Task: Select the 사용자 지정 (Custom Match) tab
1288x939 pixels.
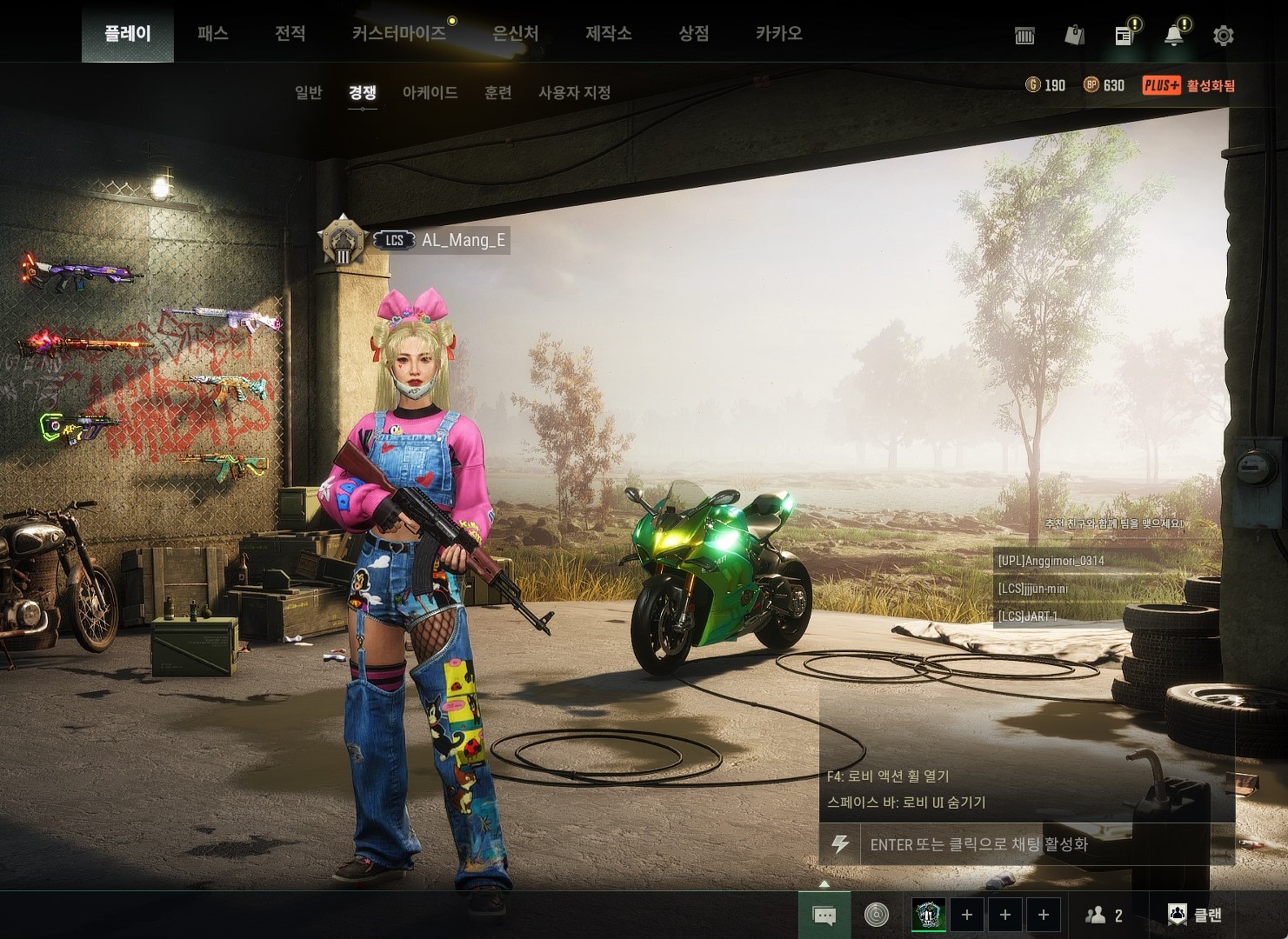Action: pos(574,92)
